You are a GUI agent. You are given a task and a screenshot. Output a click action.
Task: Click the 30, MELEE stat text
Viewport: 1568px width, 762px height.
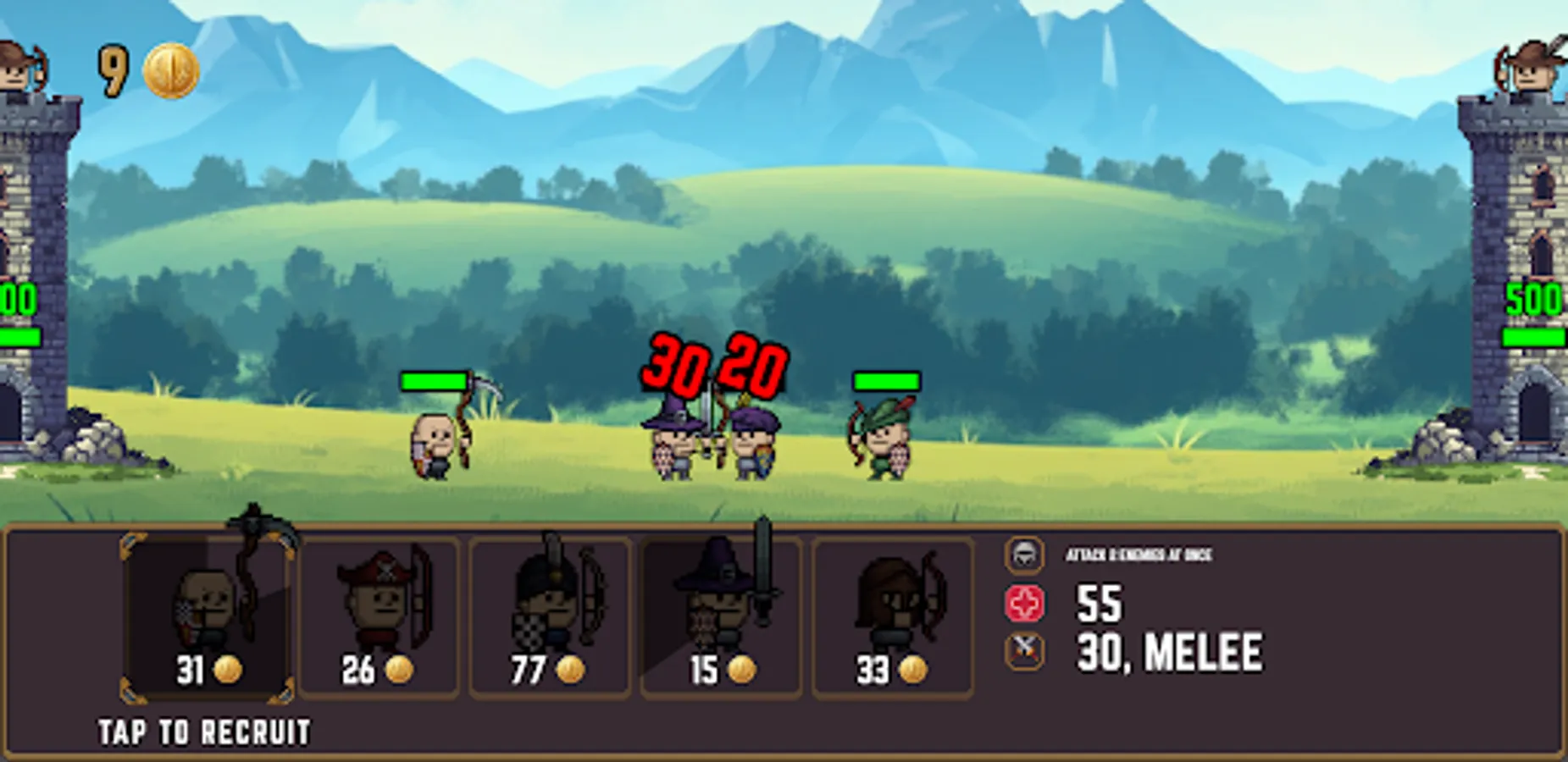pos(1169,652)
